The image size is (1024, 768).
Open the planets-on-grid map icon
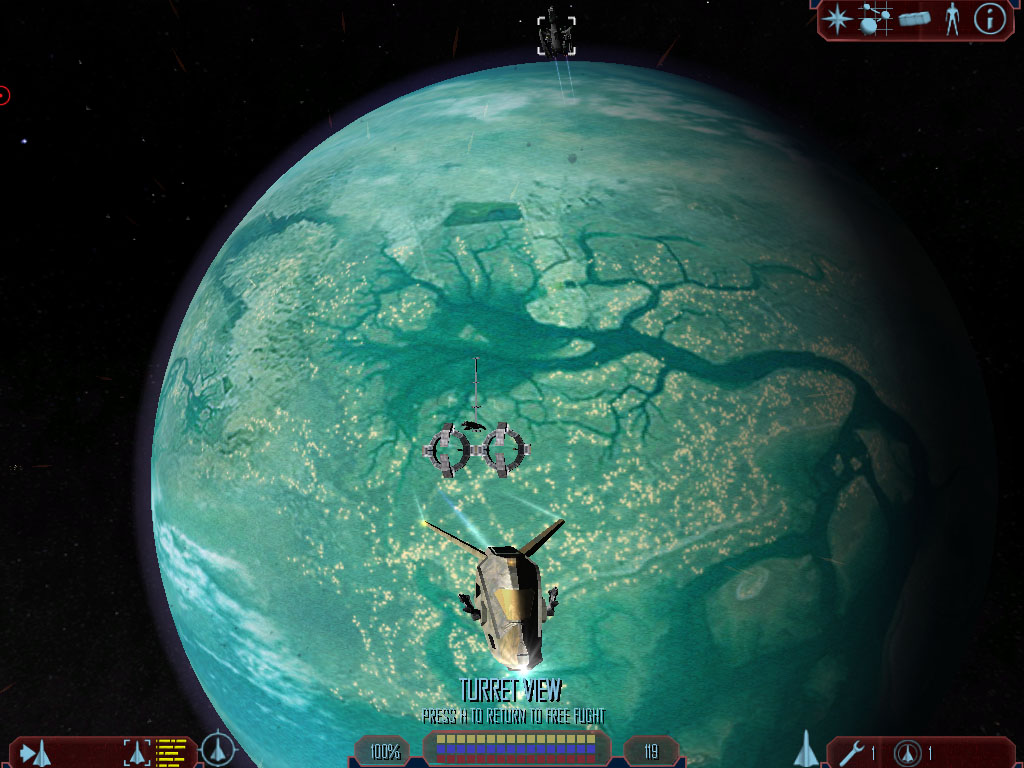pyautogui.click(x=875, y=18)
